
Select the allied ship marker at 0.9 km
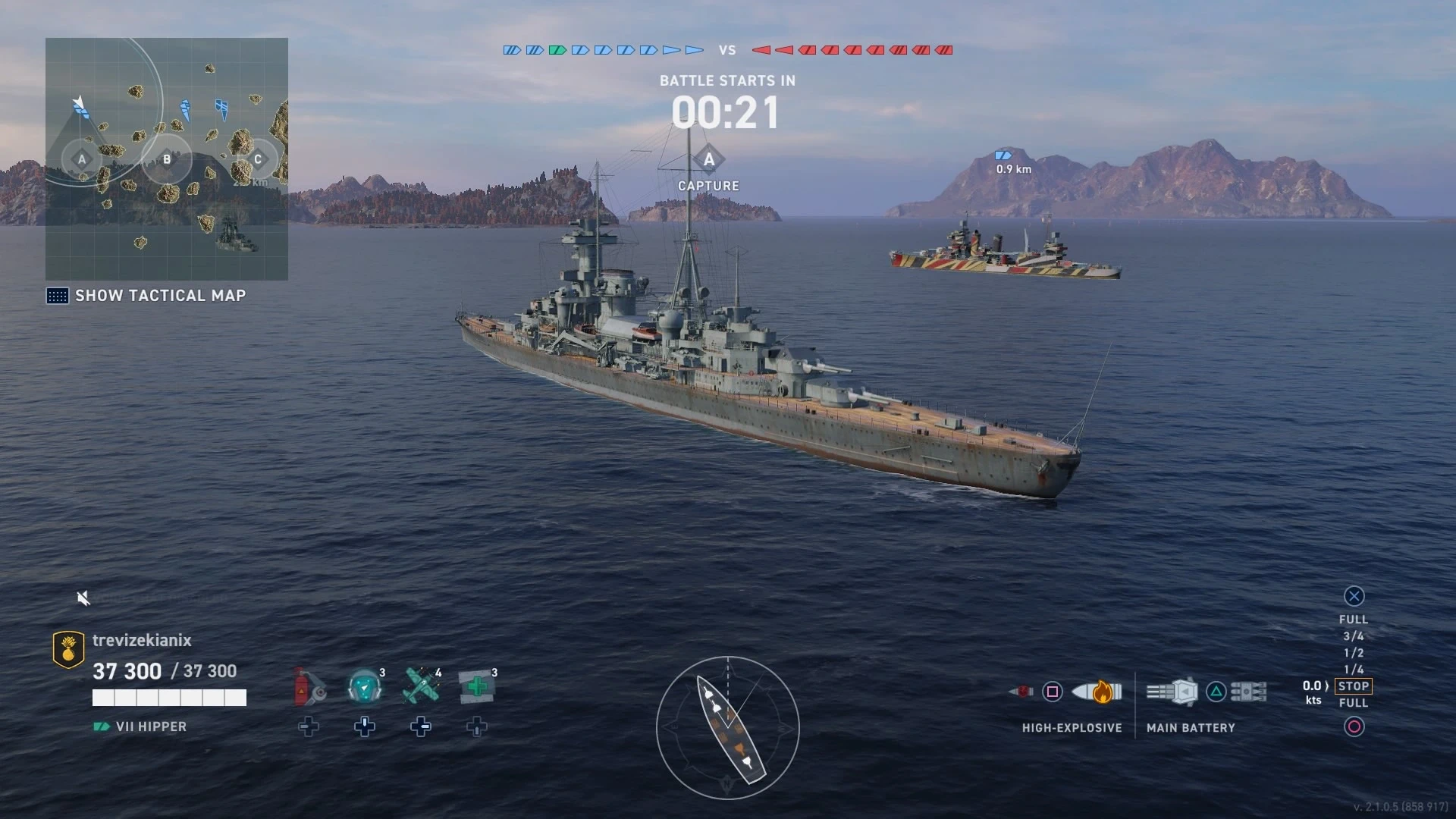tap(1003, 155)
